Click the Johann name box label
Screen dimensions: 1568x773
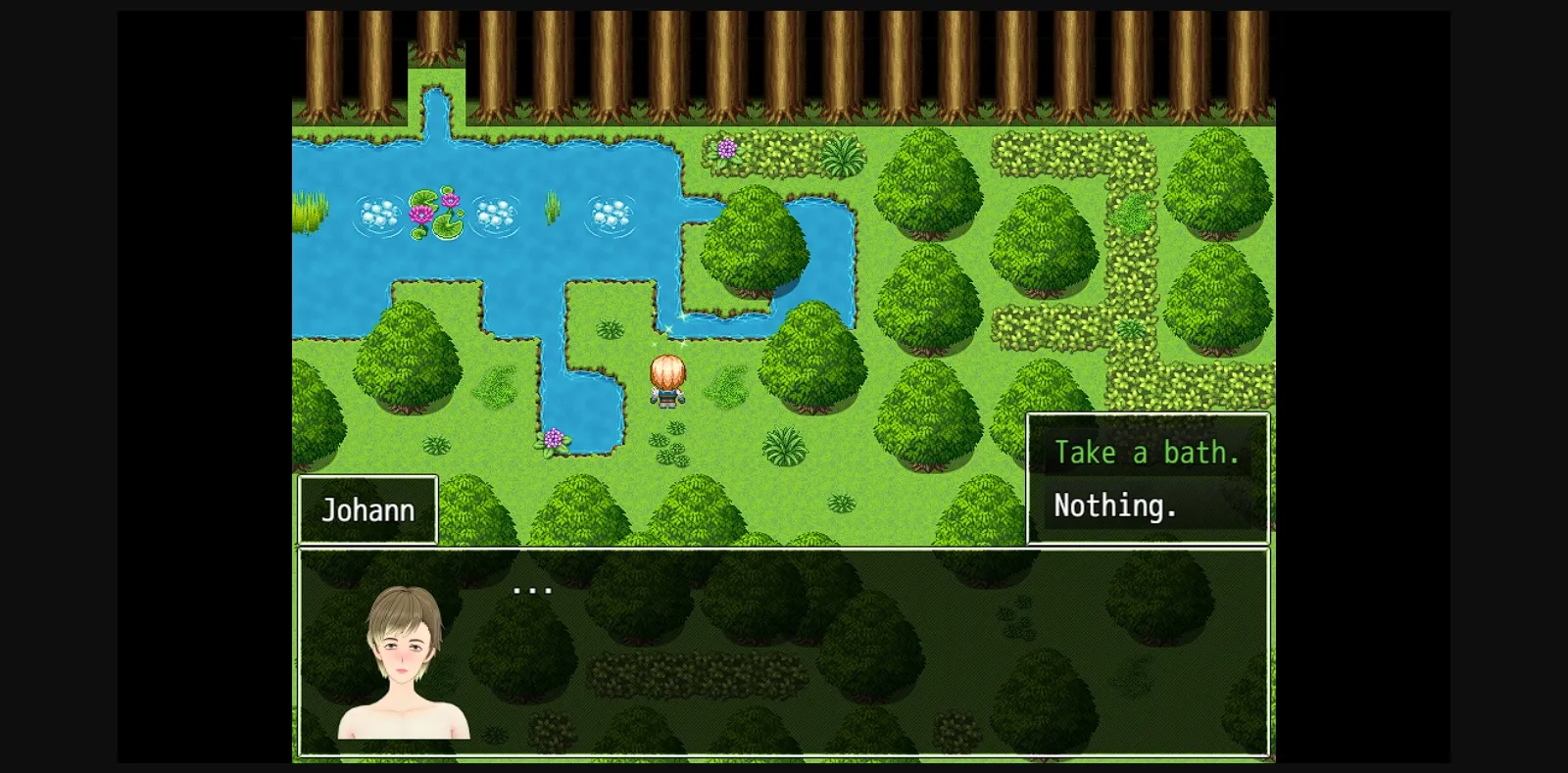[368, 508]
